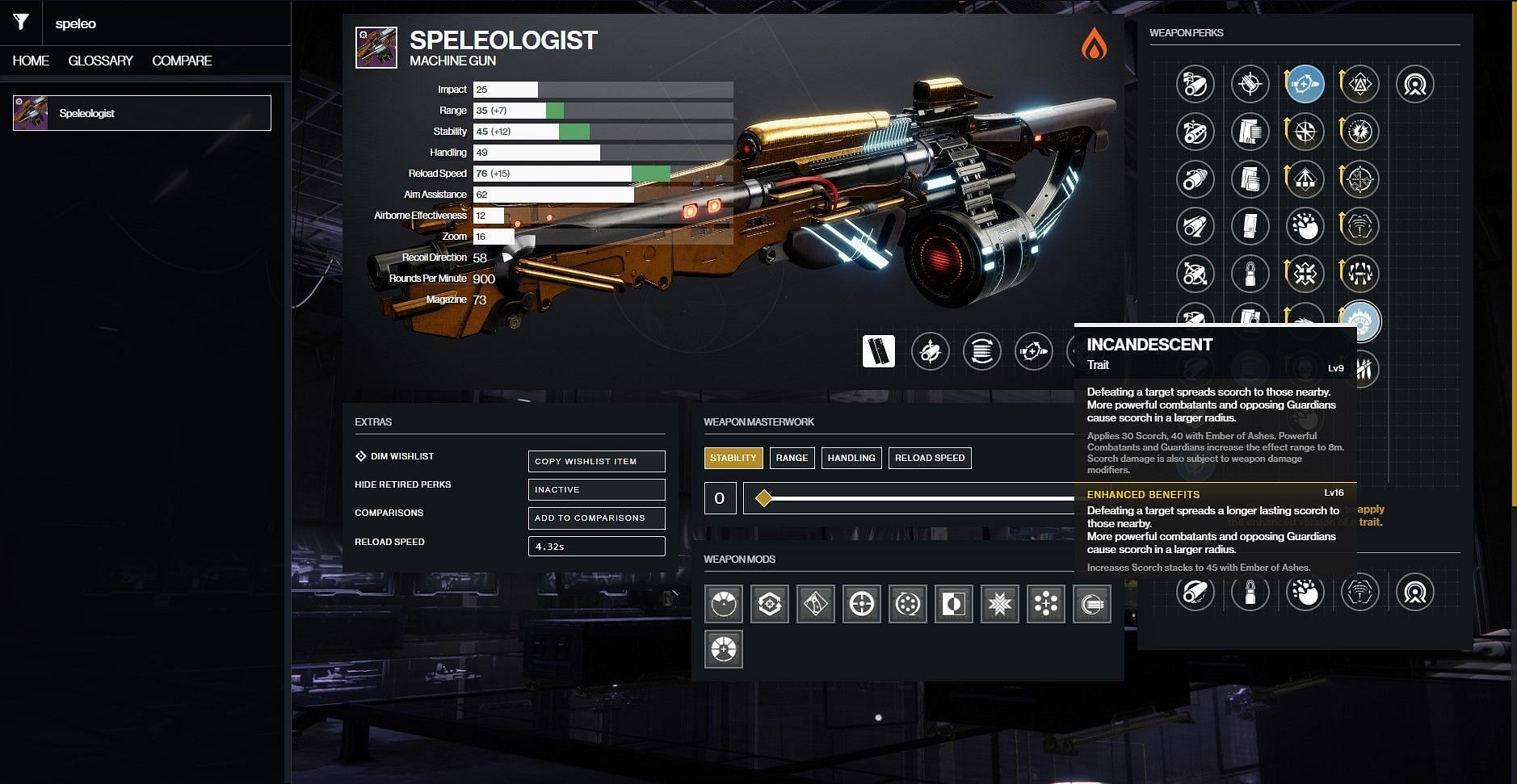Screen dimensions: 1517x784
Task: Click the speleo search field
Action: click(162, 23)
